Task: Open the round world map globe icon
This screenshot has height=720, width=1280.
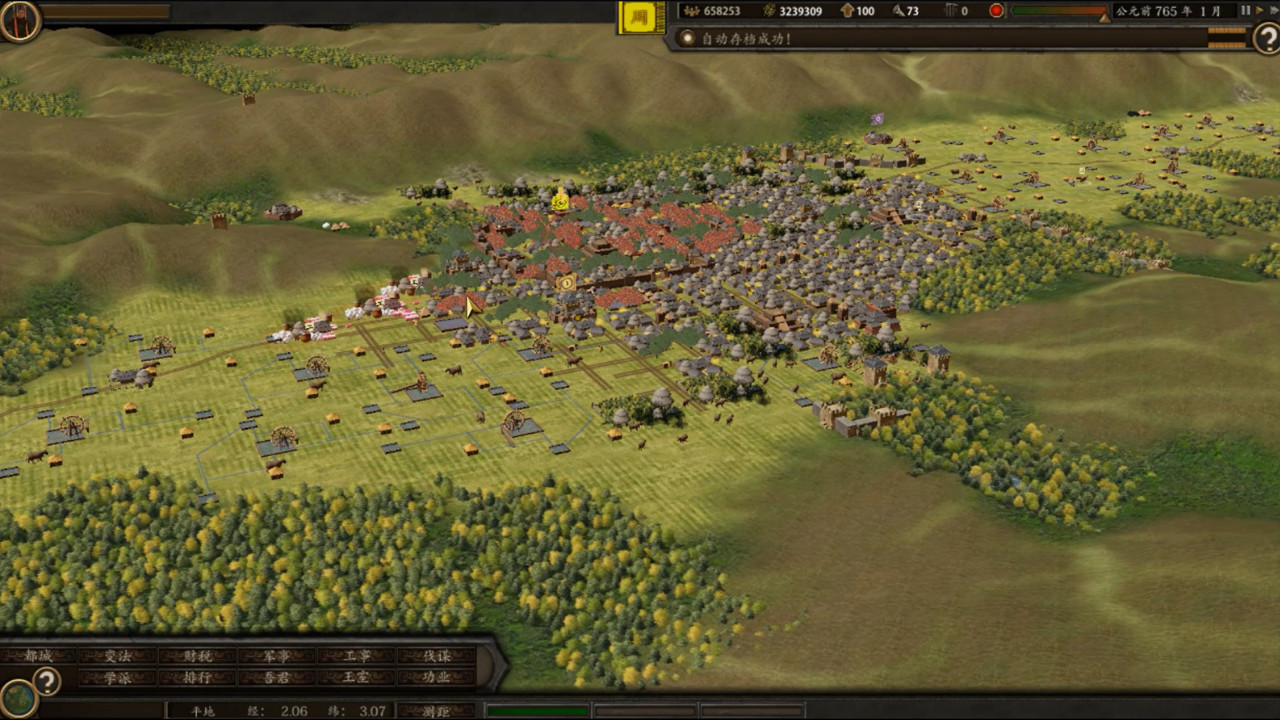Action: tap(18, 698)
